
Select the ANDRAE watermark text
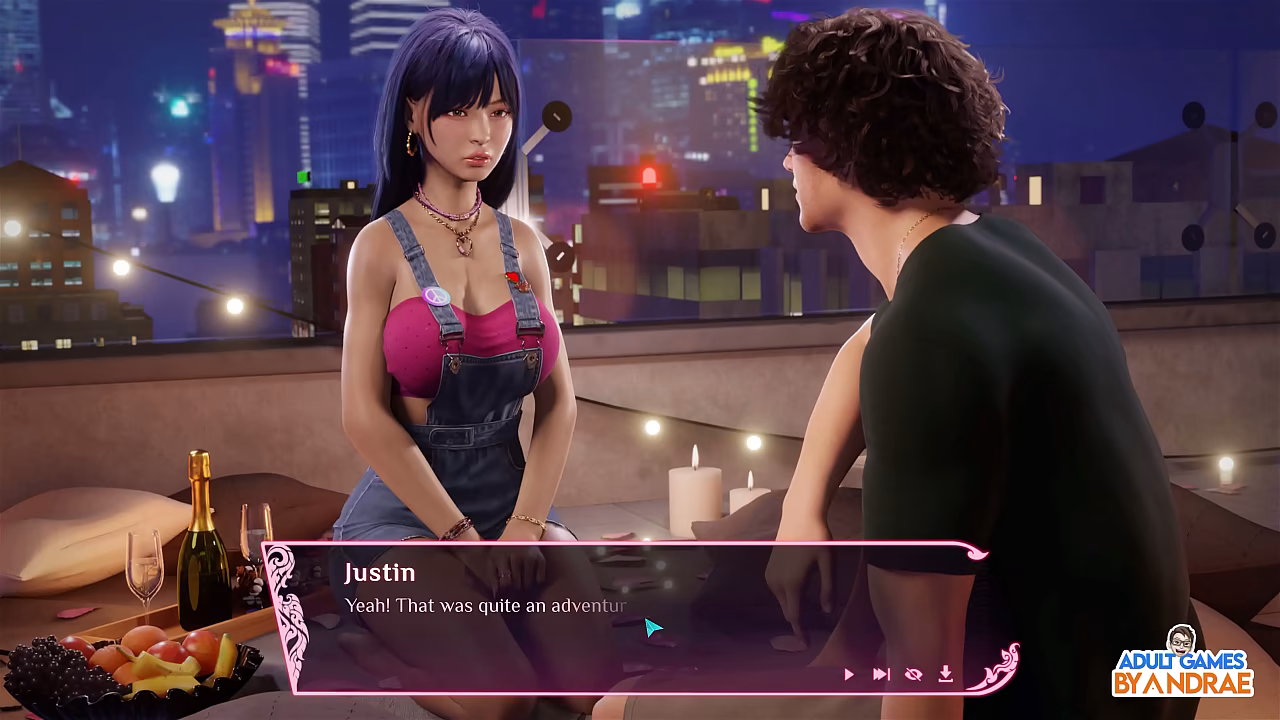pos(1200,680)
